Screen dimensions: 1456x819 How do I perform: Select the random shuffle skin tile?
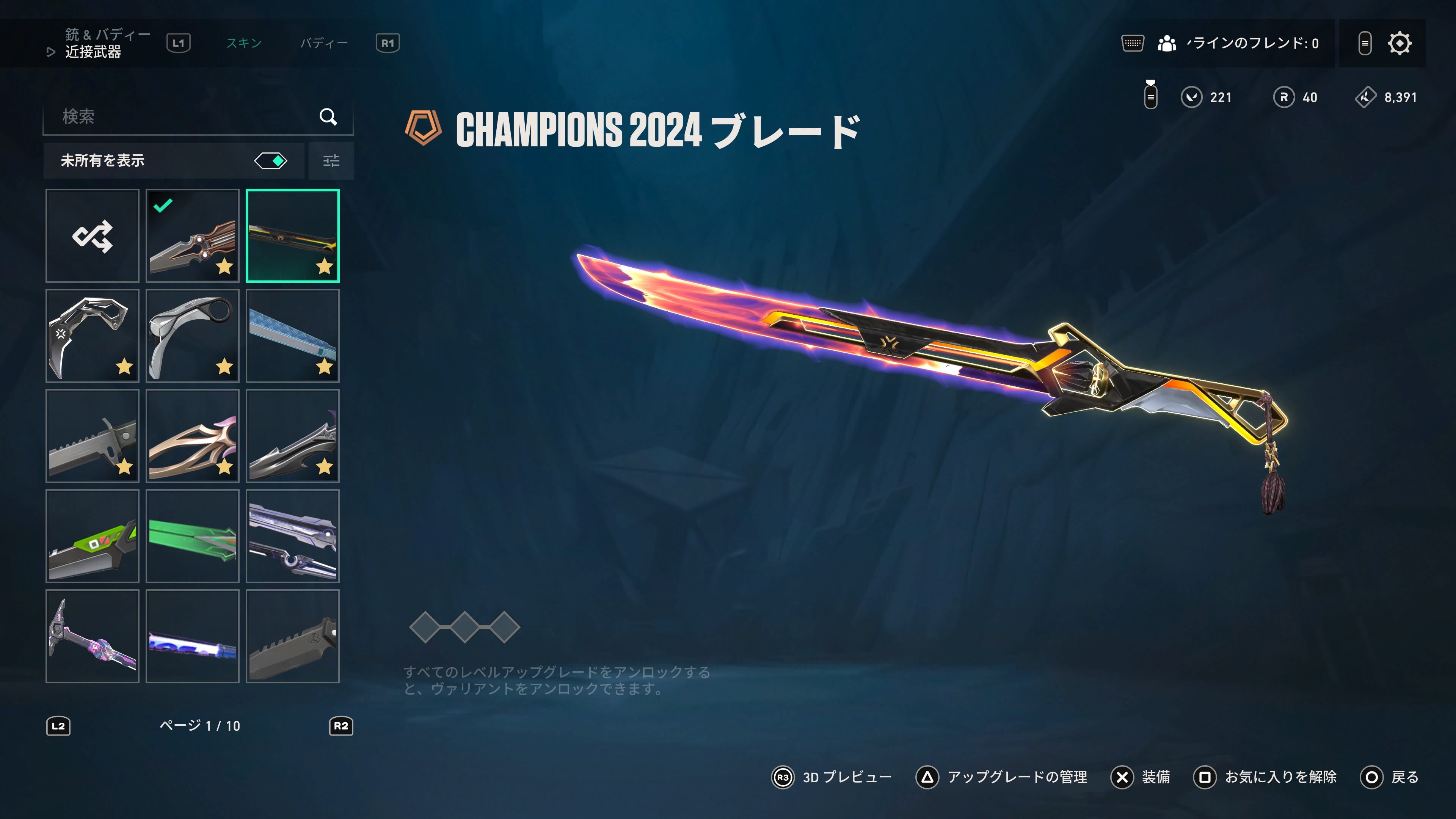click(92, 236)
